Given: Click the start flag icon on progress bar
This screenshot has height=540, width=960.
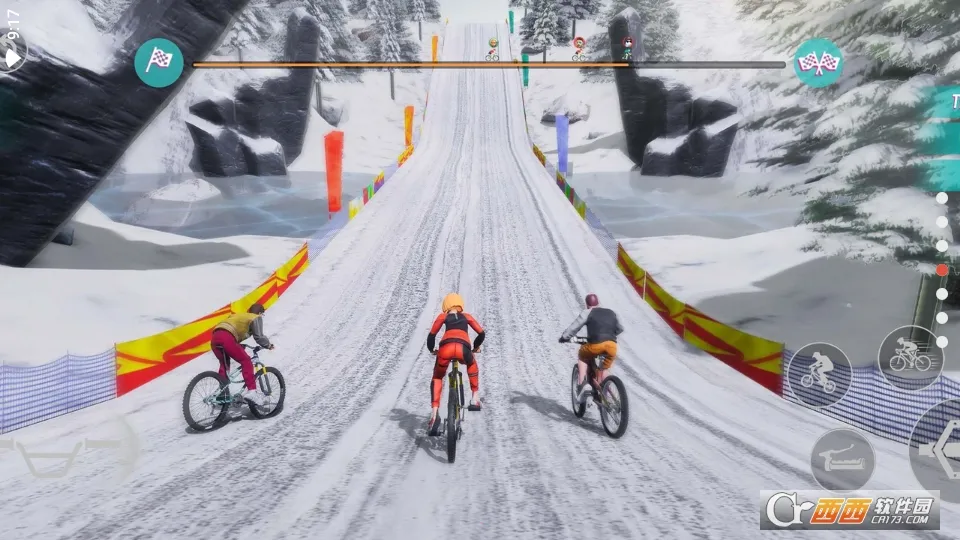Looking at the screenshot, I should 159,62.
